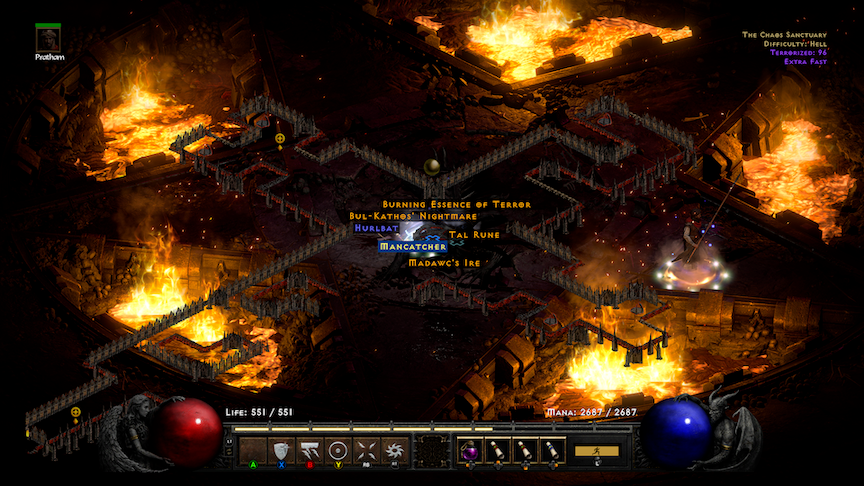This screenshot has width=864, height=486.
Task: Use the triple lightning bolt skill
Action: point(309,451)
